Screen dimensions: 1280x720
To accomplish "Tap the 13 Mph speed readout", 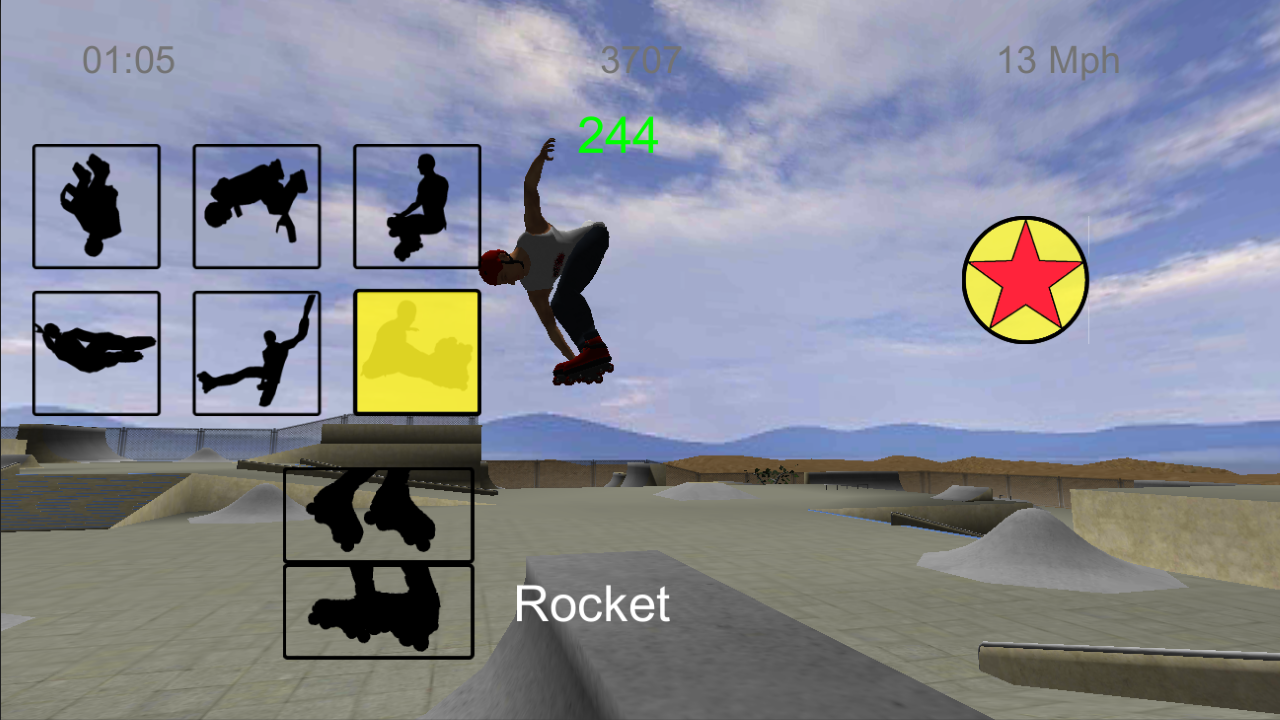I will coord(1058,61).
